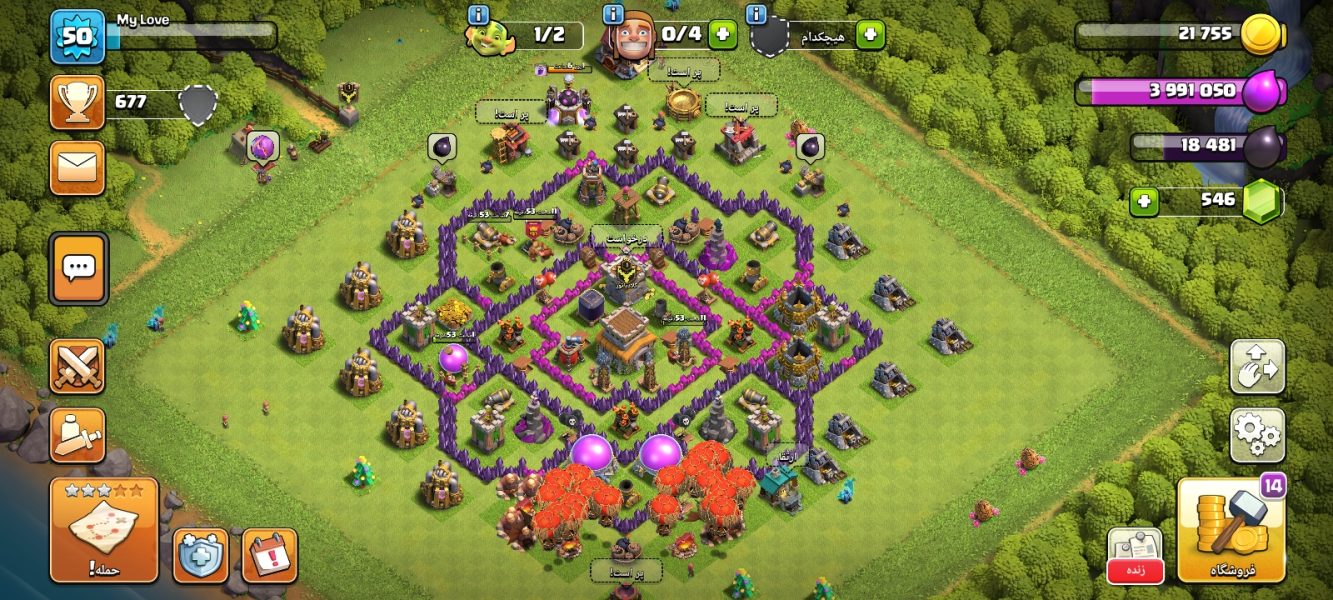Viewport: 1333px width, 600px height.
Task: Show info for the builder 0/4 counter
Action: (613, 14)
